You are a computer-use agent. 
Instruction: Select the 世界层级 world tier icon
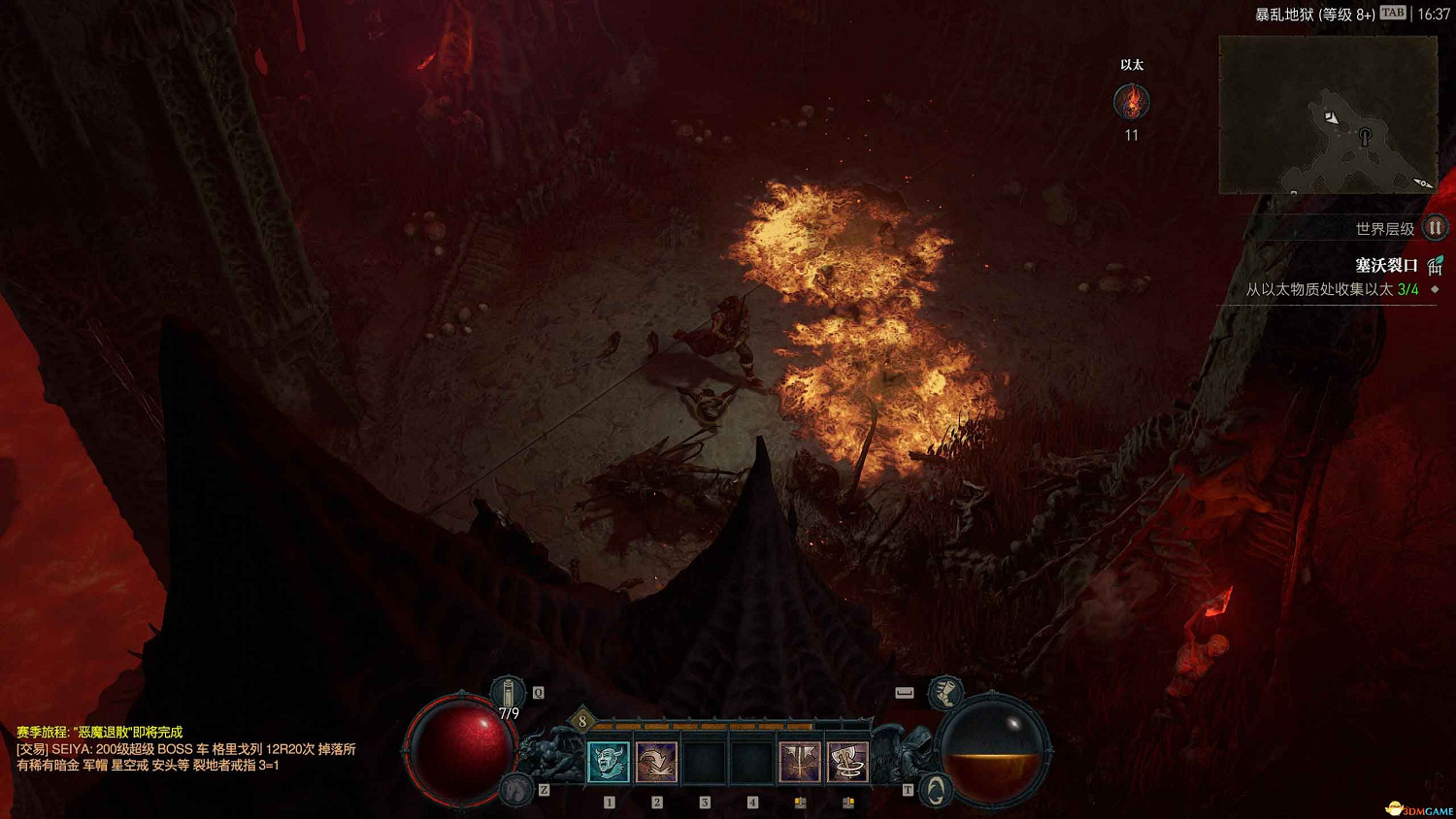pos(1435,228)
